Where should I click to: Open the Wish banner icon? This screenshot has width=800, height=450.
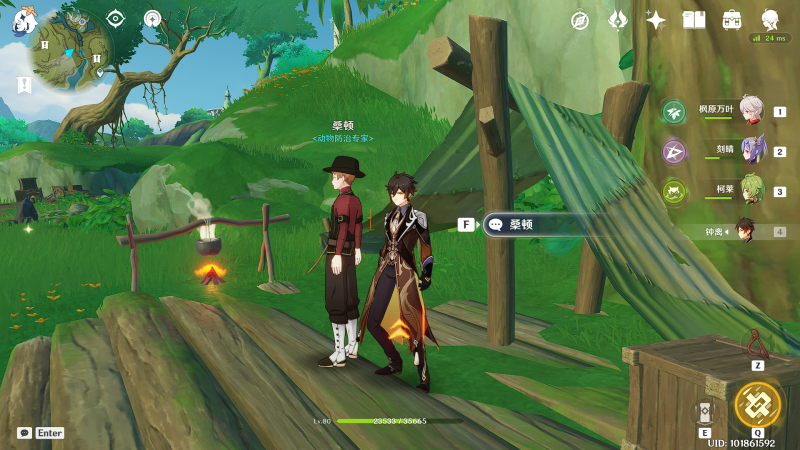(618, 20)
